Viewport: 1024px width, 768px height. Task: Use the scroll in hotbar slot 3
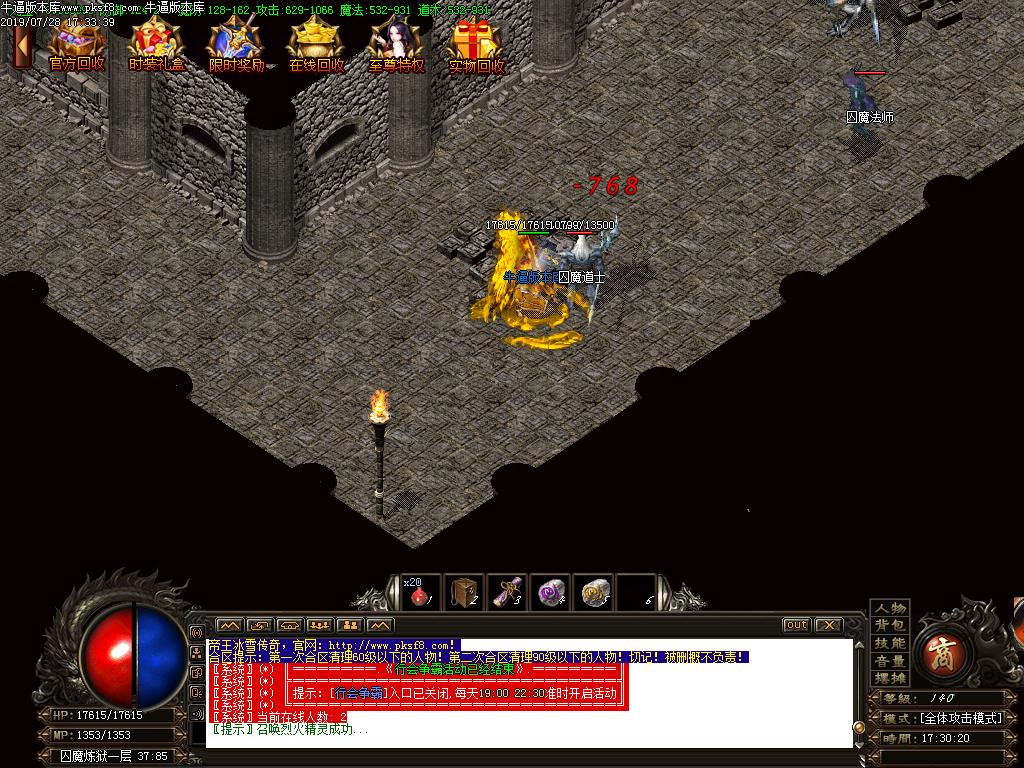(x=509, y=592)
